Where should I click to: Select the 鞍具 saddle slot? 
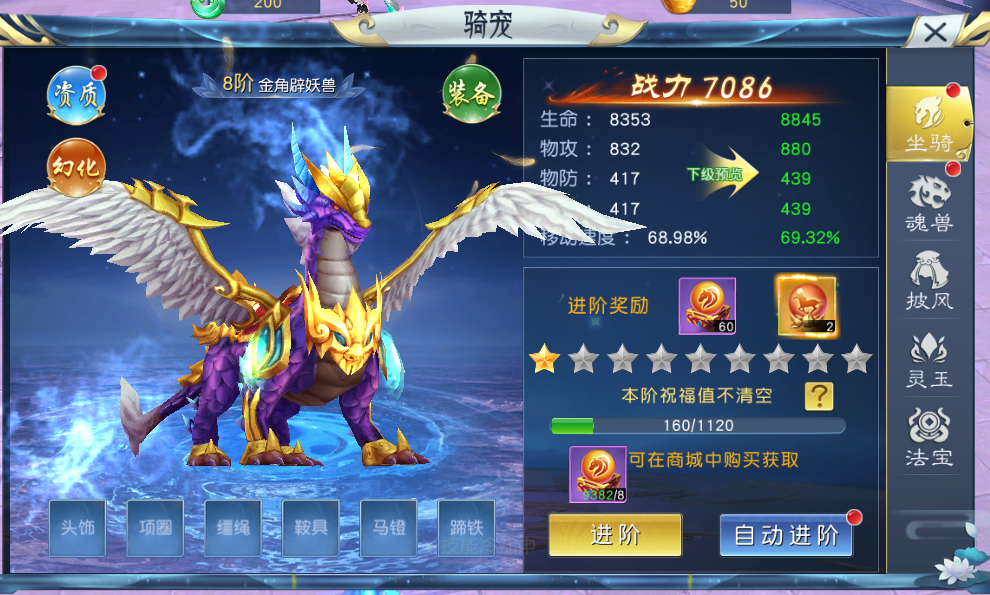pyautogui.click(x=311, y=527)
